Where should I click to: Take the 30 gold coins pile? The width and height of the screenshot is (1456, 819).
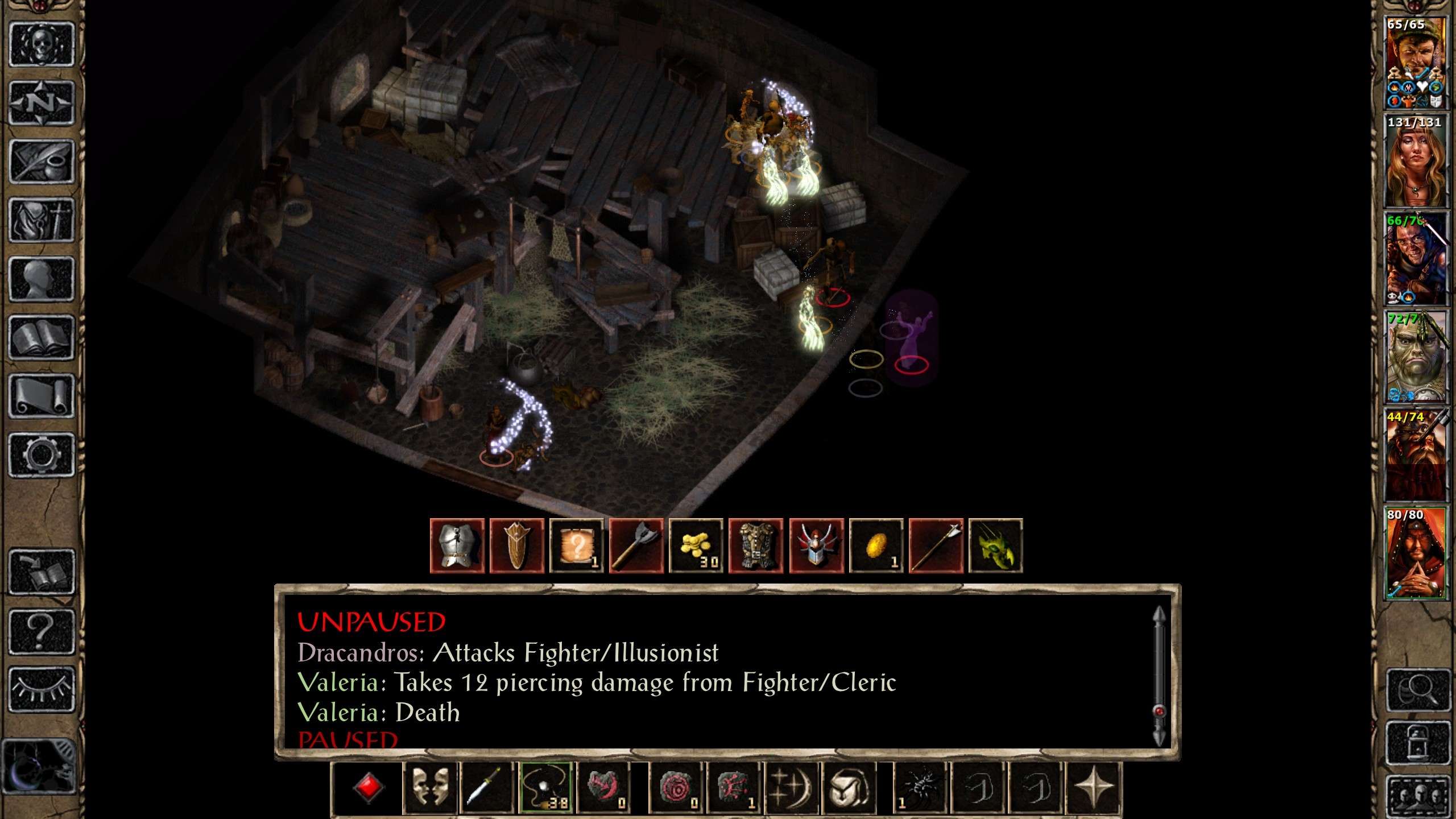[x=697, y=546]
